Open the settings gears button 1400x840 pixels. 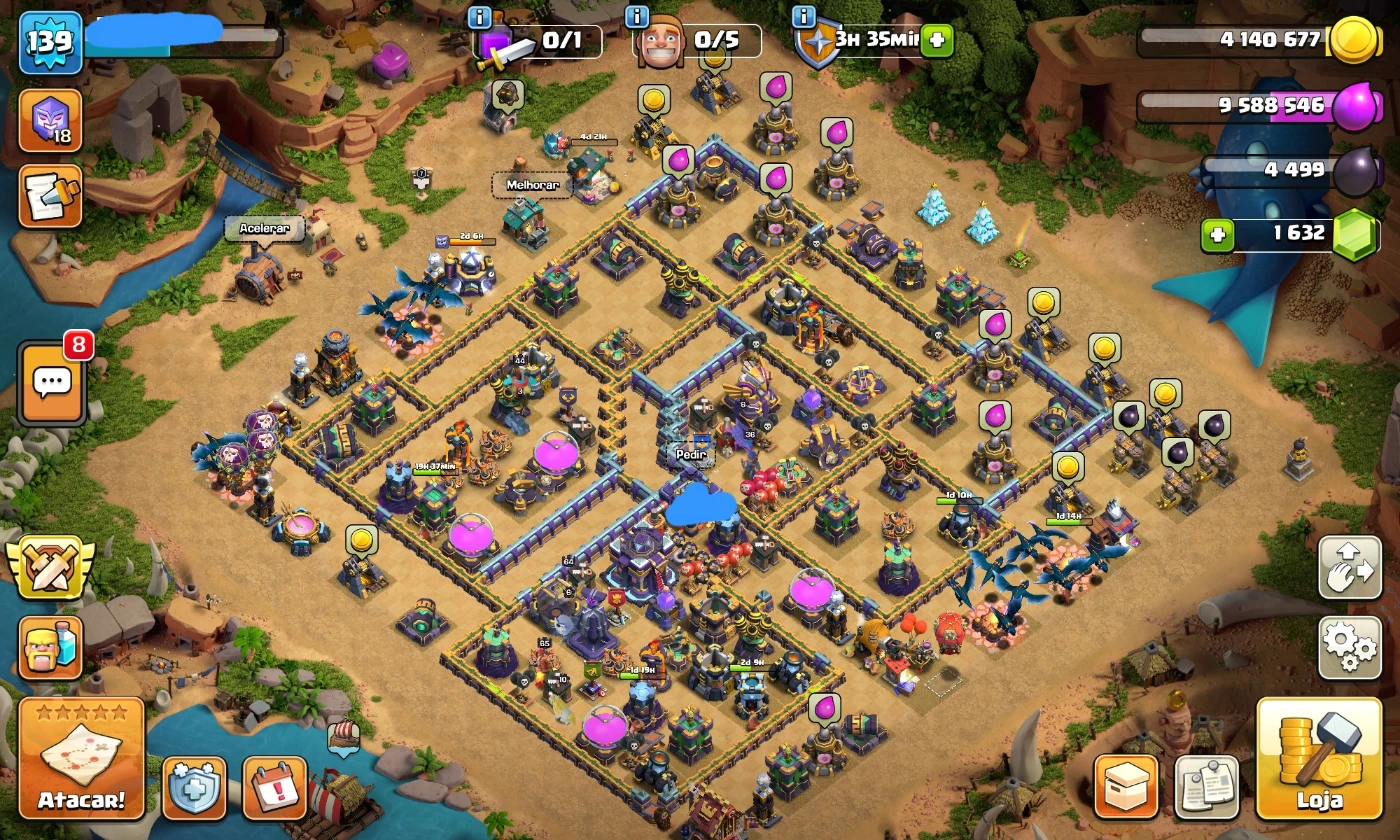coord(1349,647)
